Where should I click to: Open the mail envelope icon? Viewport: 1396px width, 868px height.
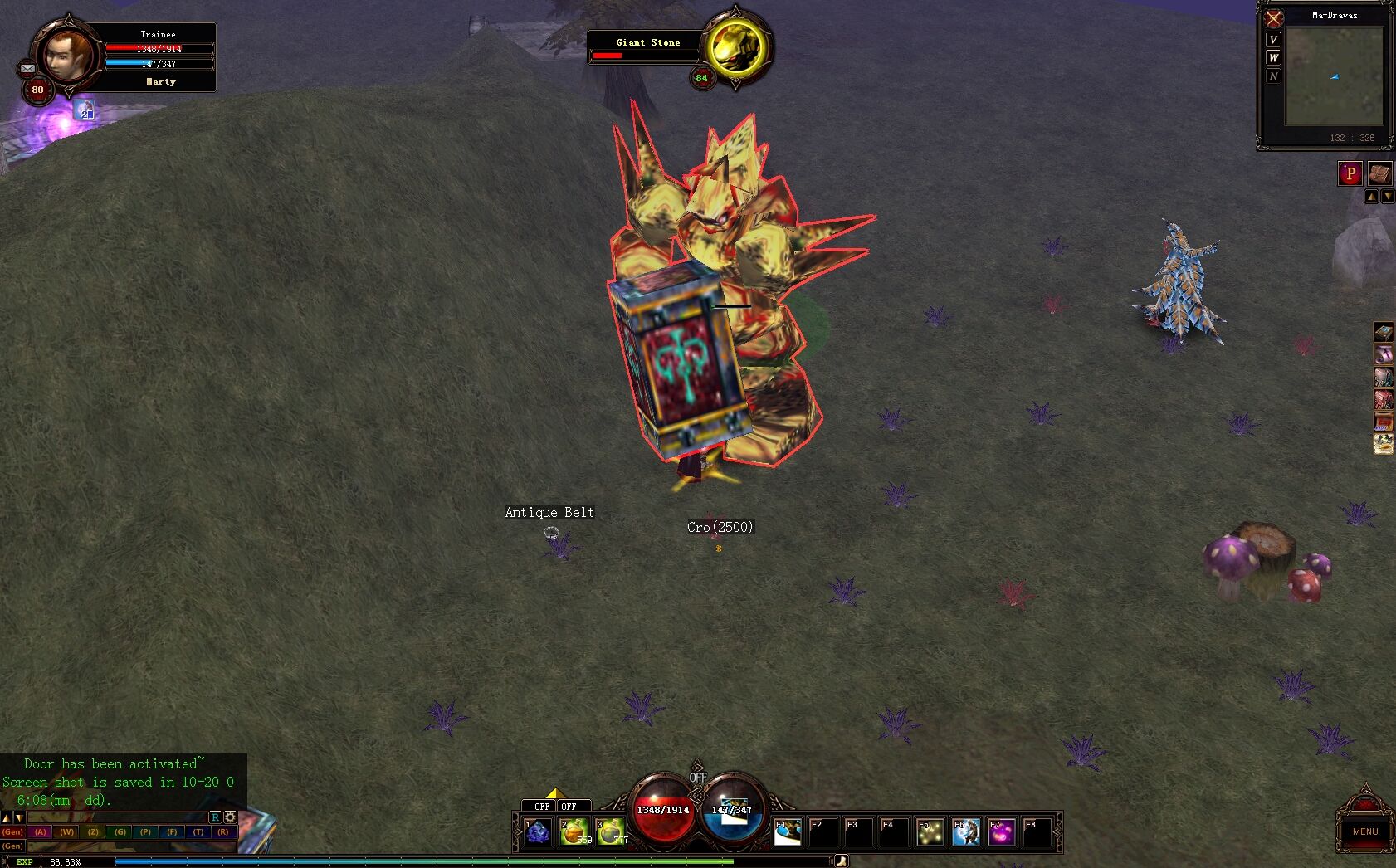point(27,69)
